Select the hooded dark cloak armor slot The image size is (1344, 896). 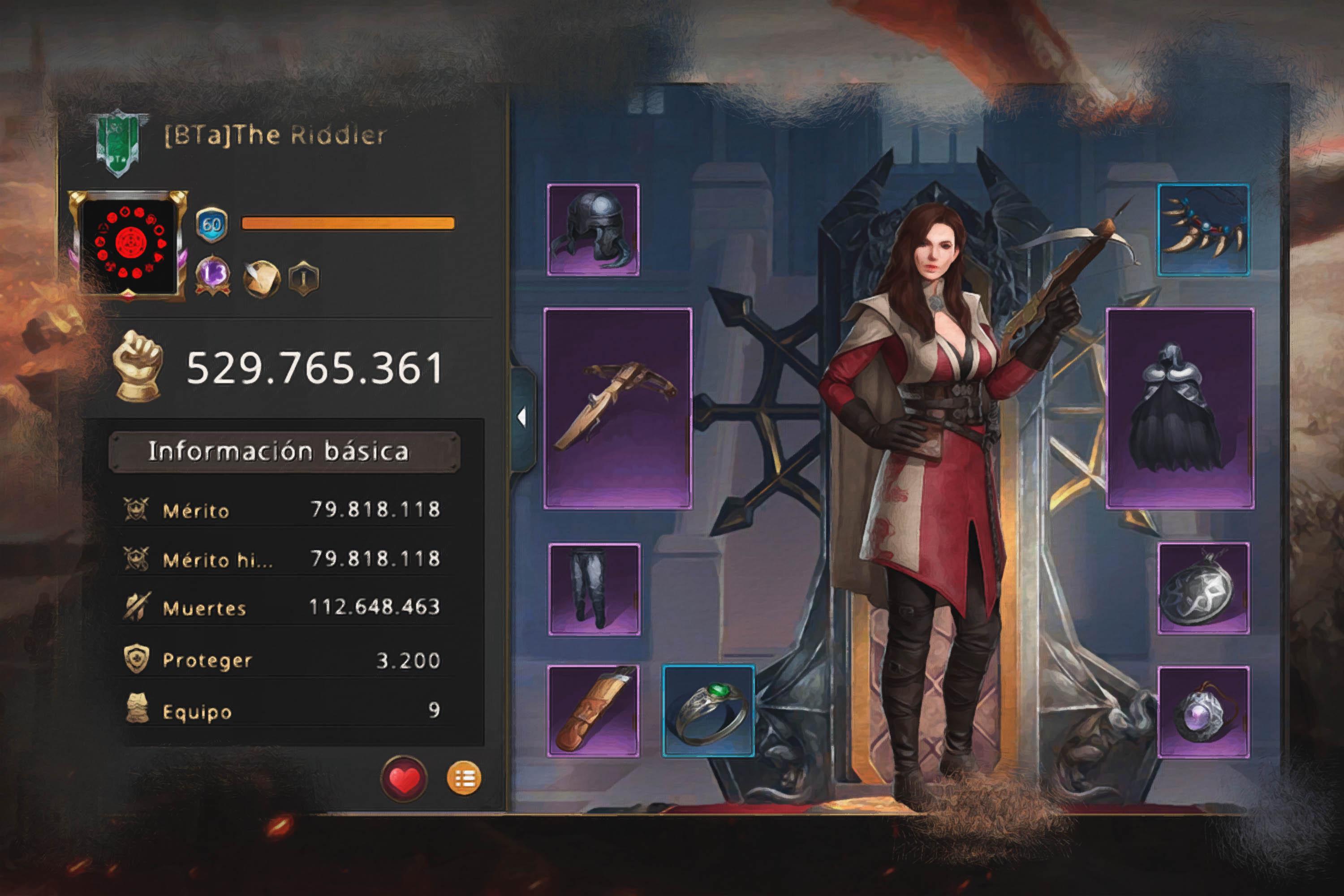[1180, 408]
